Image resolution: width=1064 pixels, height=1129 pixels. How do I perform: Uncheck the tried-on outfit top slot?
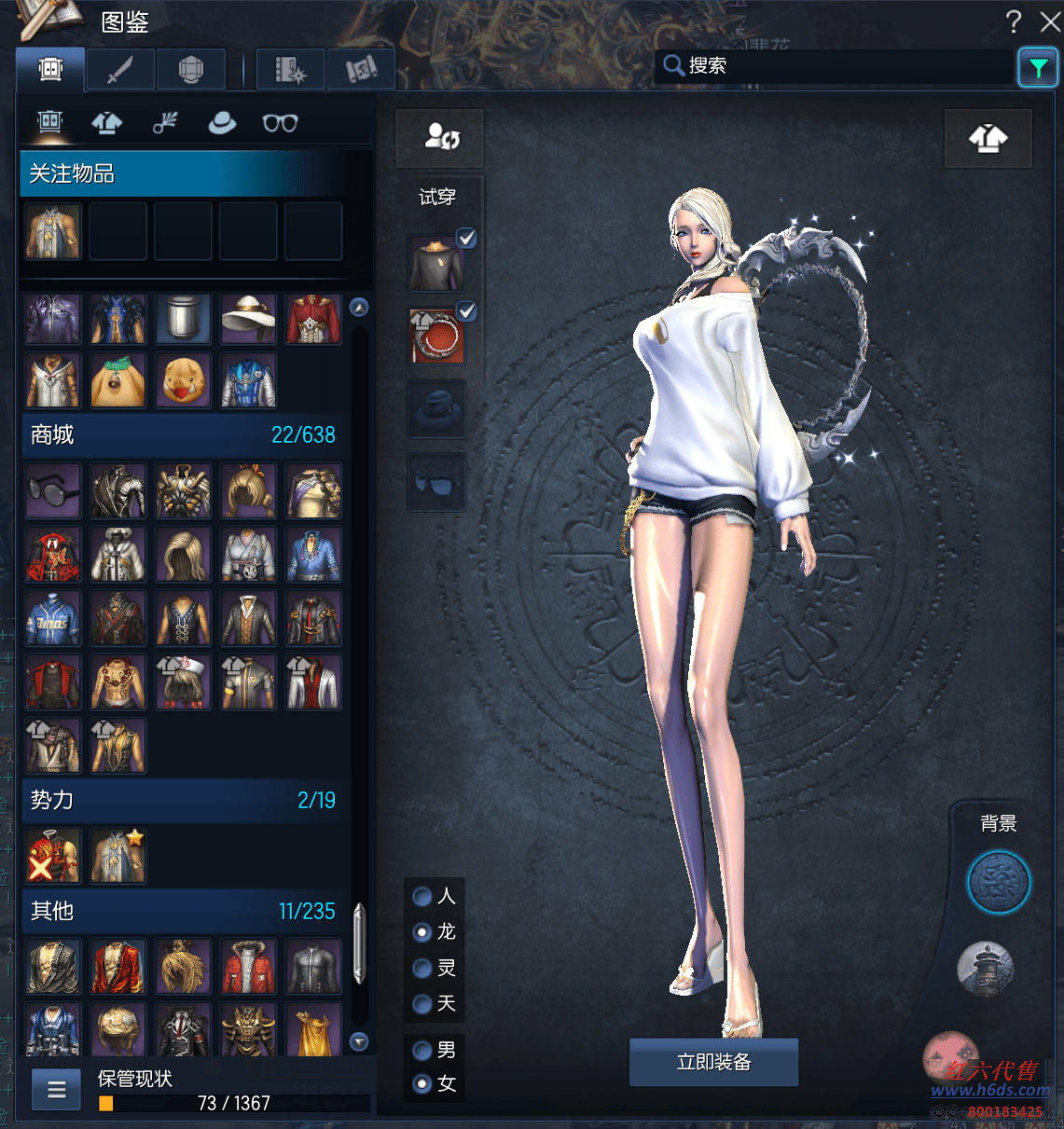467,239
